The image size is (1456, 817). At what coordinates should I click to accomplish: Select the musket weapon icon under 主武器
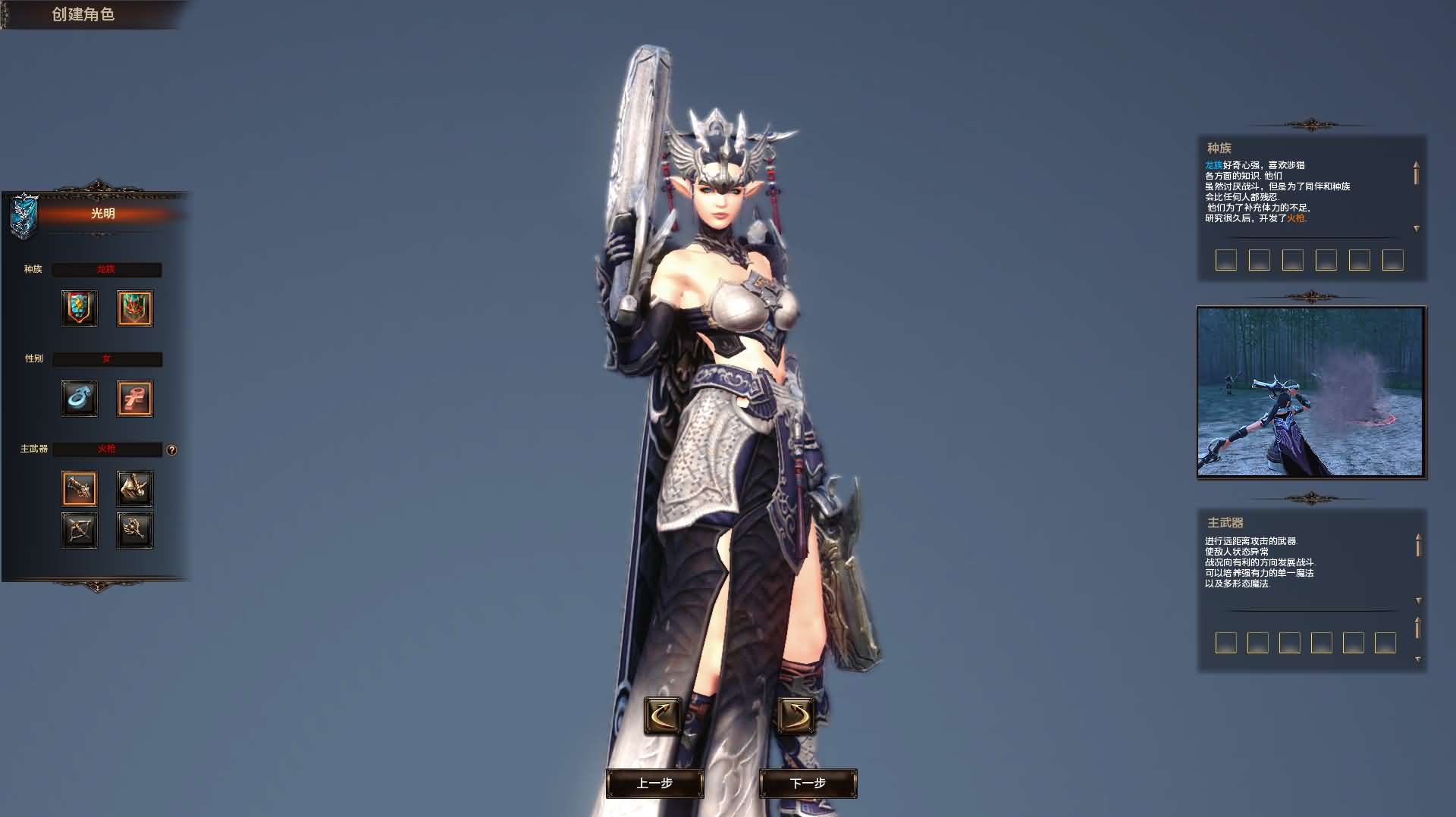(80, 488)
